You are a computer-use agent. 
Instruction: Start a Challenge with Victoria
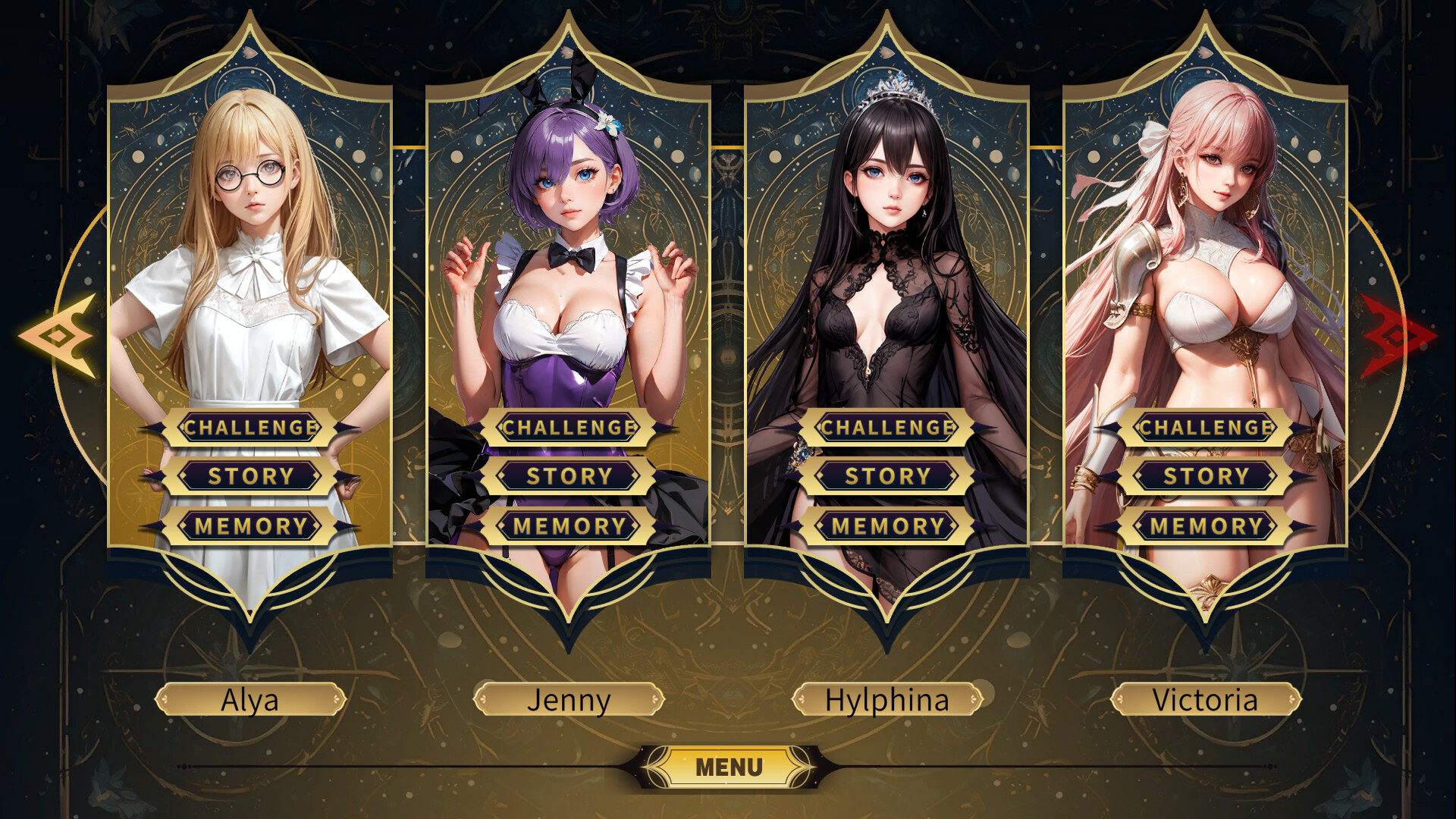[x=1204, y=427]
